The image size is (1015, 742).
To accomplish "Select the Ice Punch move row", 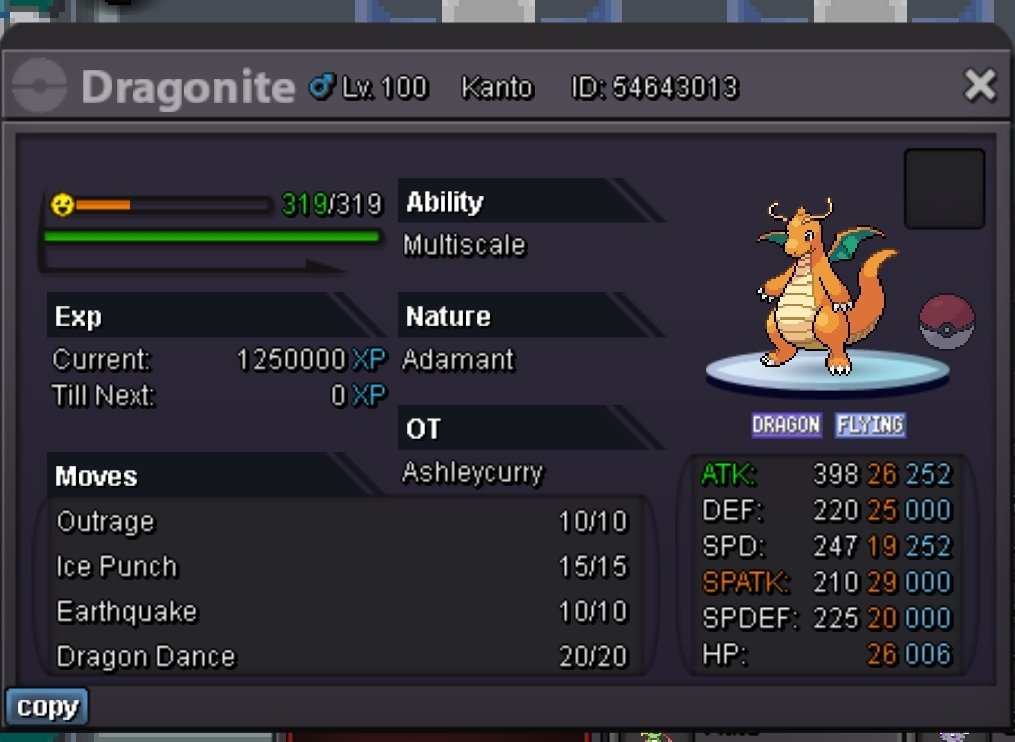I will (x=342, y=567).
